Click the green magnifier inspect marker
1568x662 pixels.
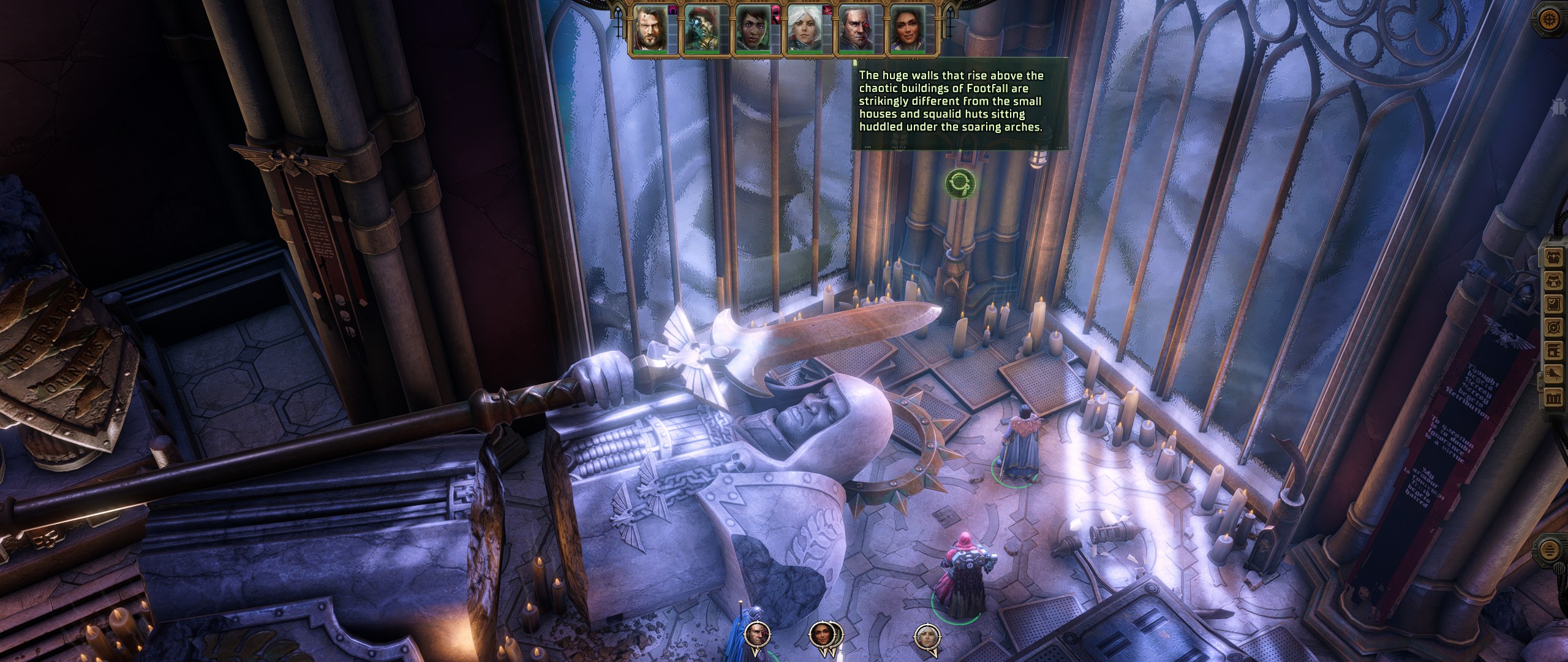click(x=959, y=183)
